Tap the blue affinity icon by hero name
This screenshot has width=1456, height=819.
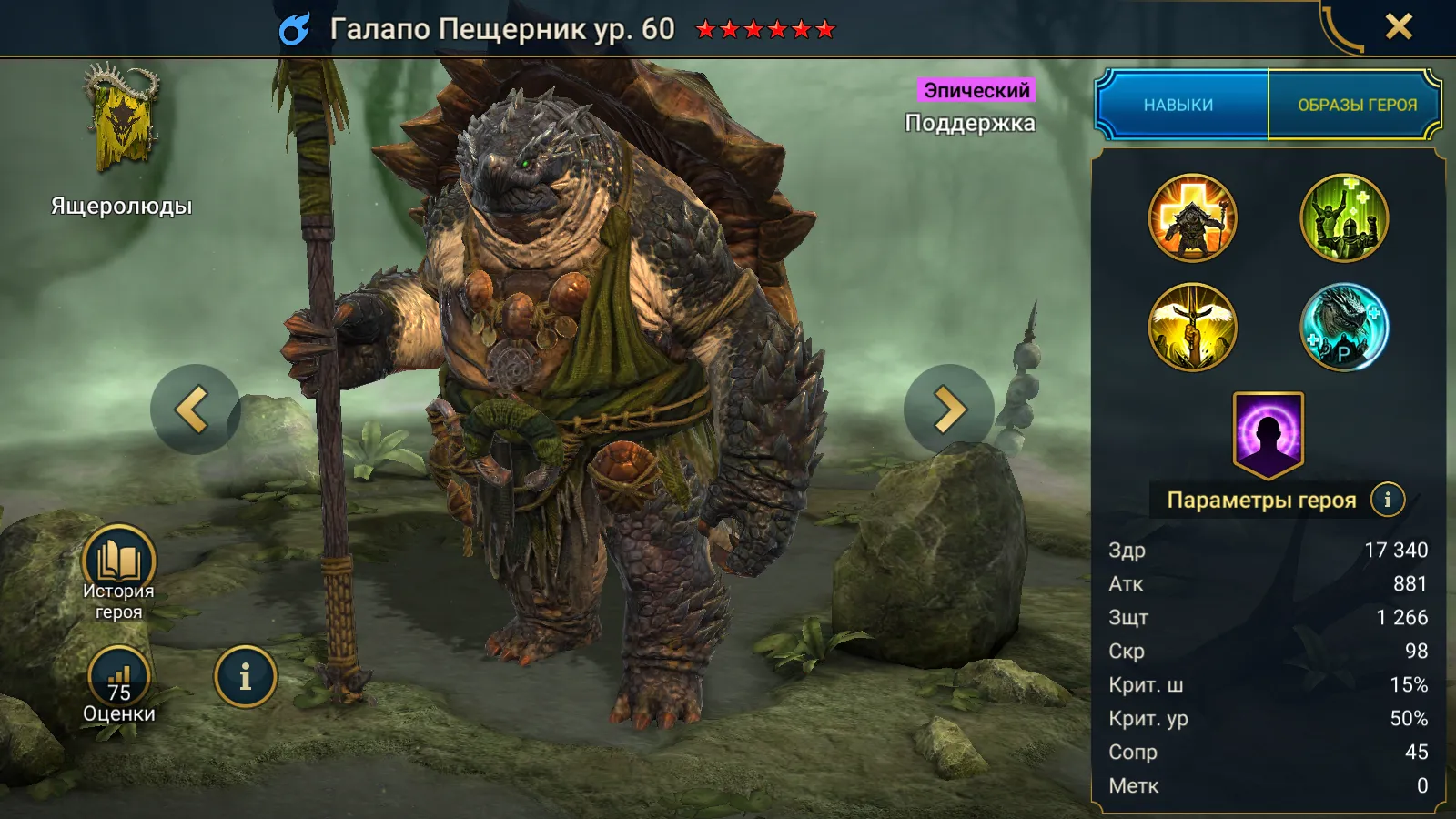tap(295, 29)
